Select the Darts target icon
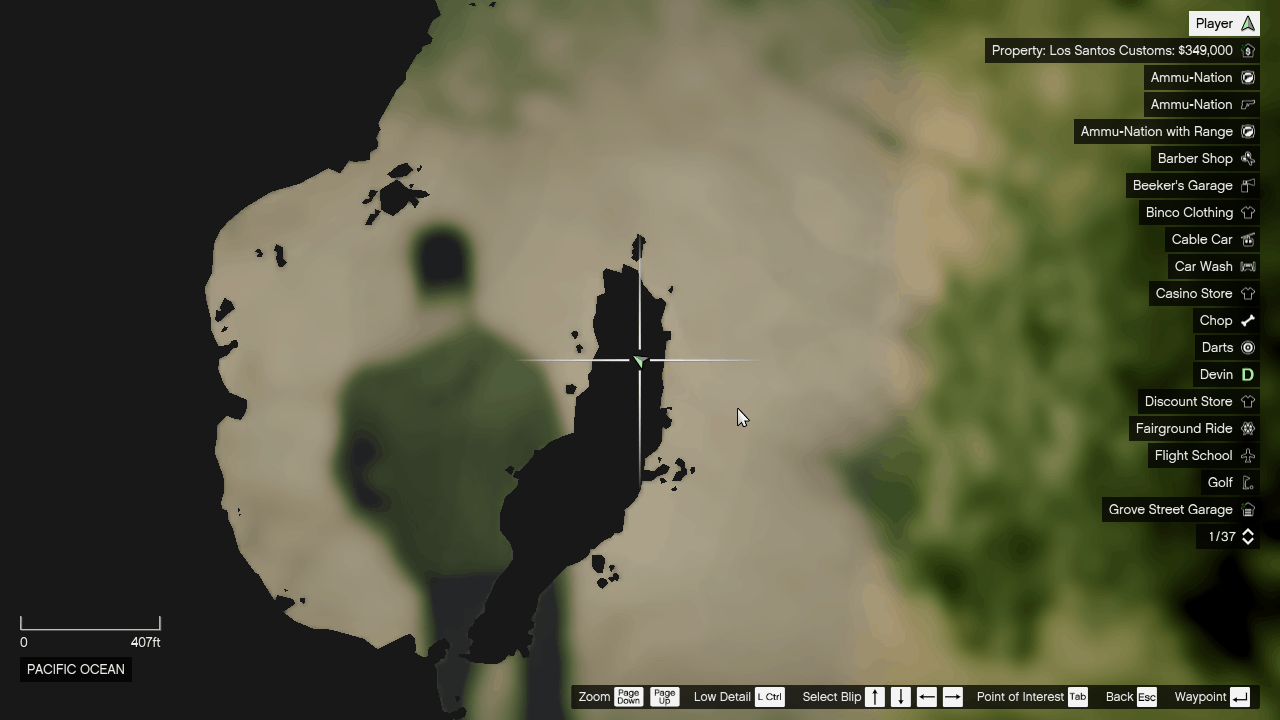Viewport: 1280px width, 720px height. click(1247, 347)
